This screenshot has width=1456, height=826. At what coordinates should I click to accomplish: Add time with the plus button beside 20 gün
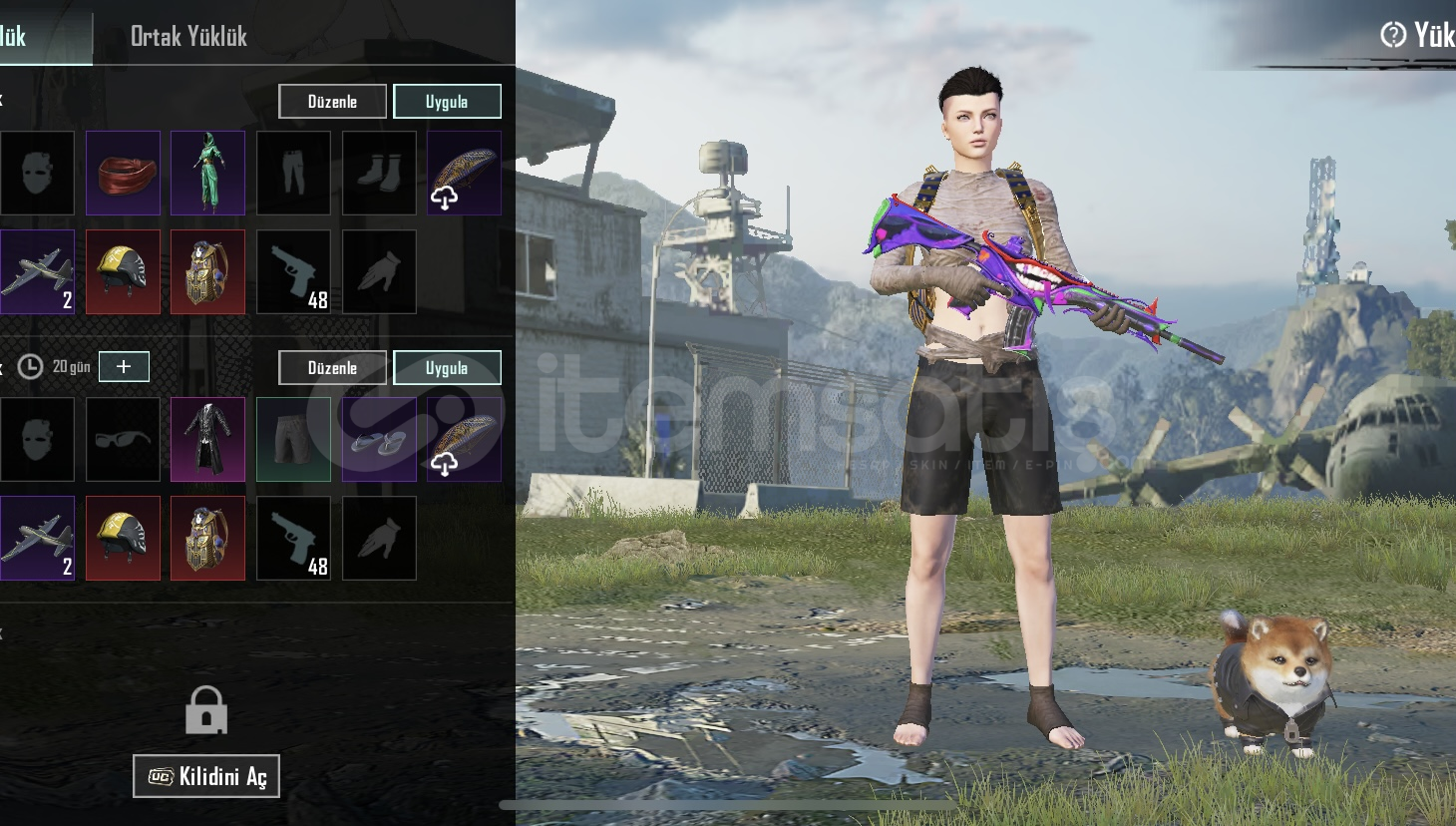click(x=124, y=366)
